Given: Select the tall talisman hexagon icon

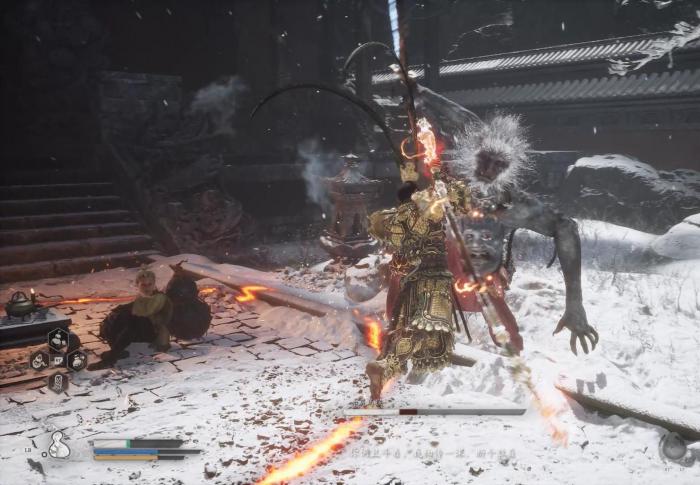Looking at the screenshot, I should click(58, 382).
